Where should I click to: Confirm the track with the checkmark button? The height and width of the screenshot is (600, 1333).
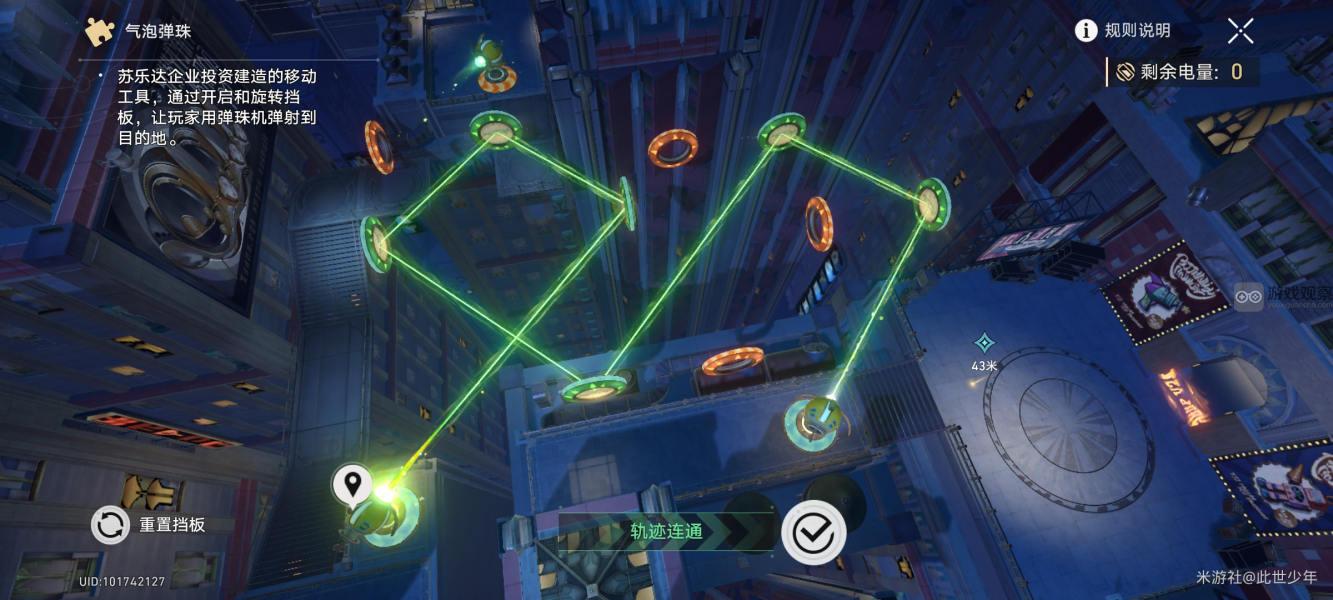(813, 533)
